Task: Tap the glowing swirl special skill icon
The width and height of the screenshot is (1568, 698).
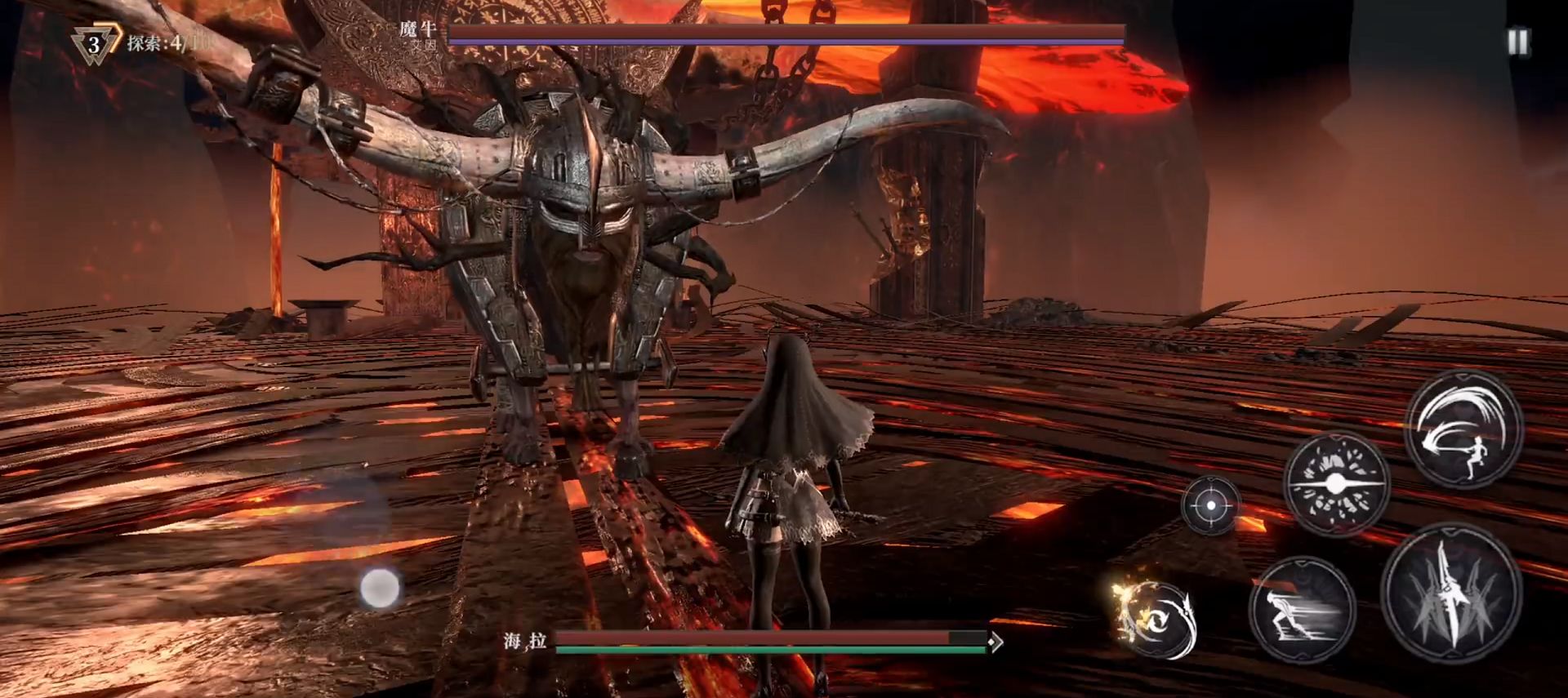Action: [1157, 620]
